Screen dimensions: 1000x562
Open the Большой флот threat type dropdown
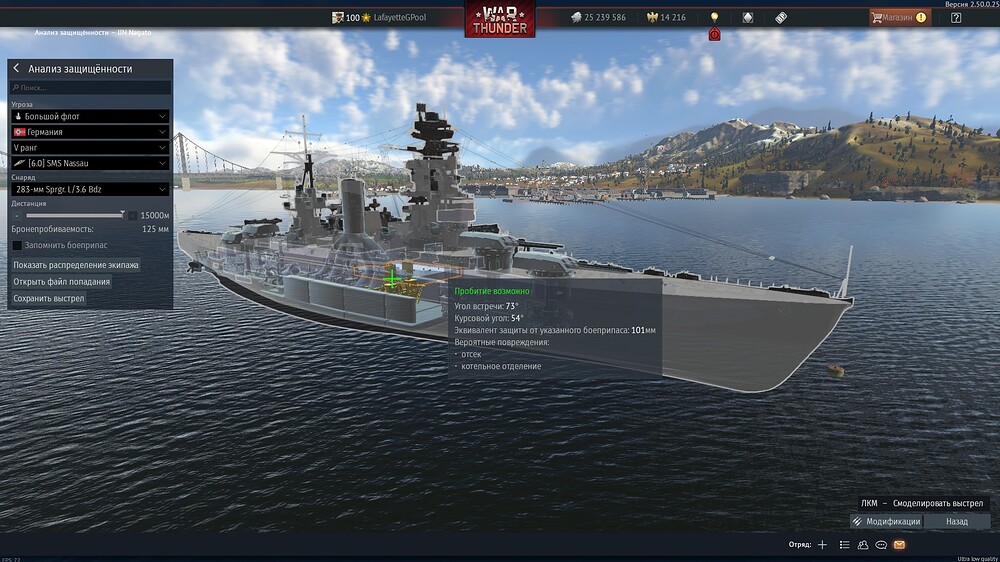[90, 116]
